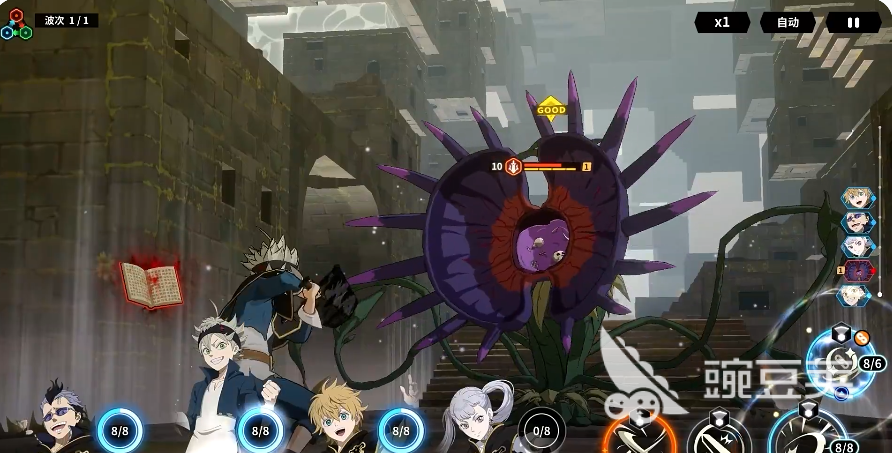This screenshot has height=453, width=892.
Task: Use the sword slash skill icon
Action: click(718, 438)
